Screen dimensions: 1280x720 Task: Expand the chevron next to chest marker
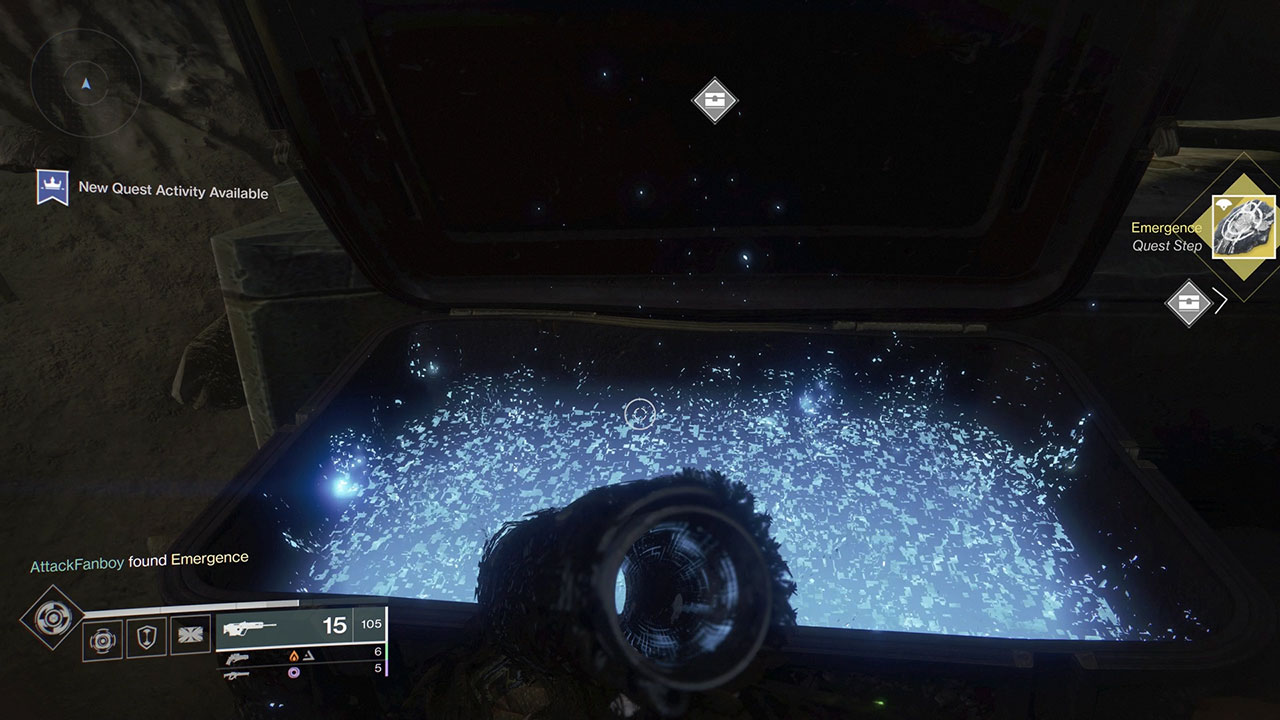point(1221,298)
